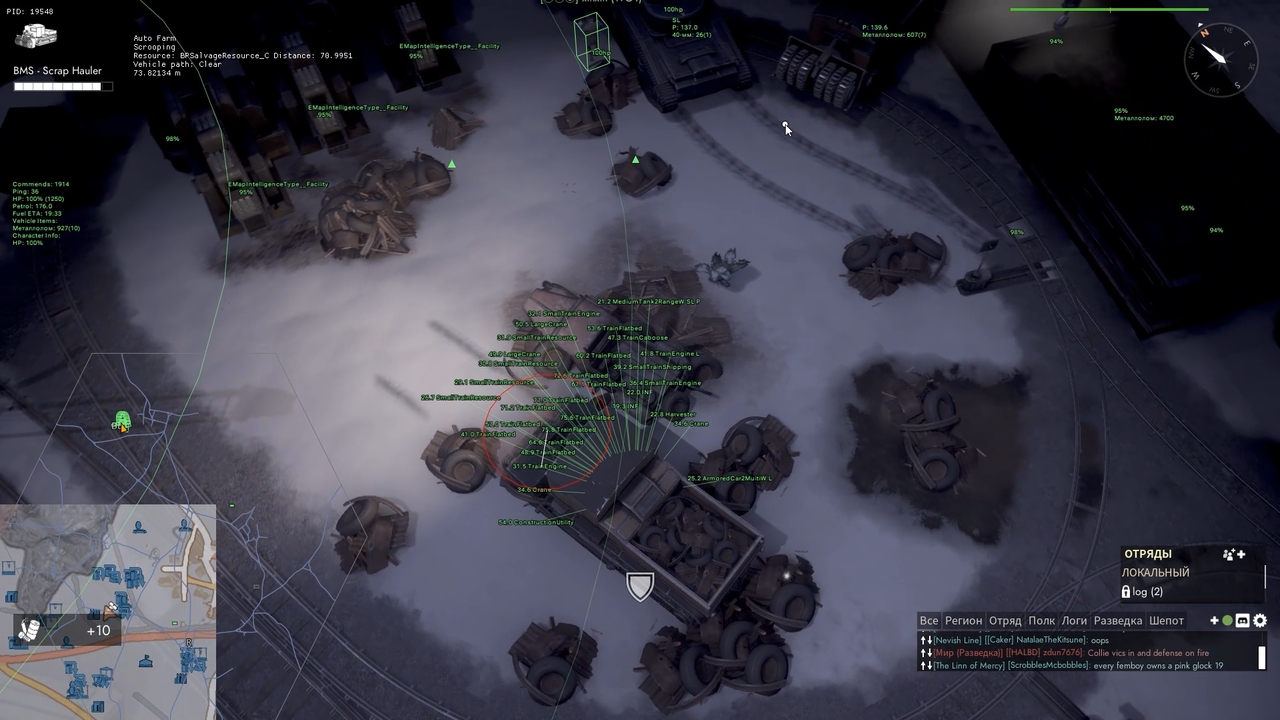Switch to the Регион chat tab
This screenshot has width=1280, height=720.
click(964, 620)
